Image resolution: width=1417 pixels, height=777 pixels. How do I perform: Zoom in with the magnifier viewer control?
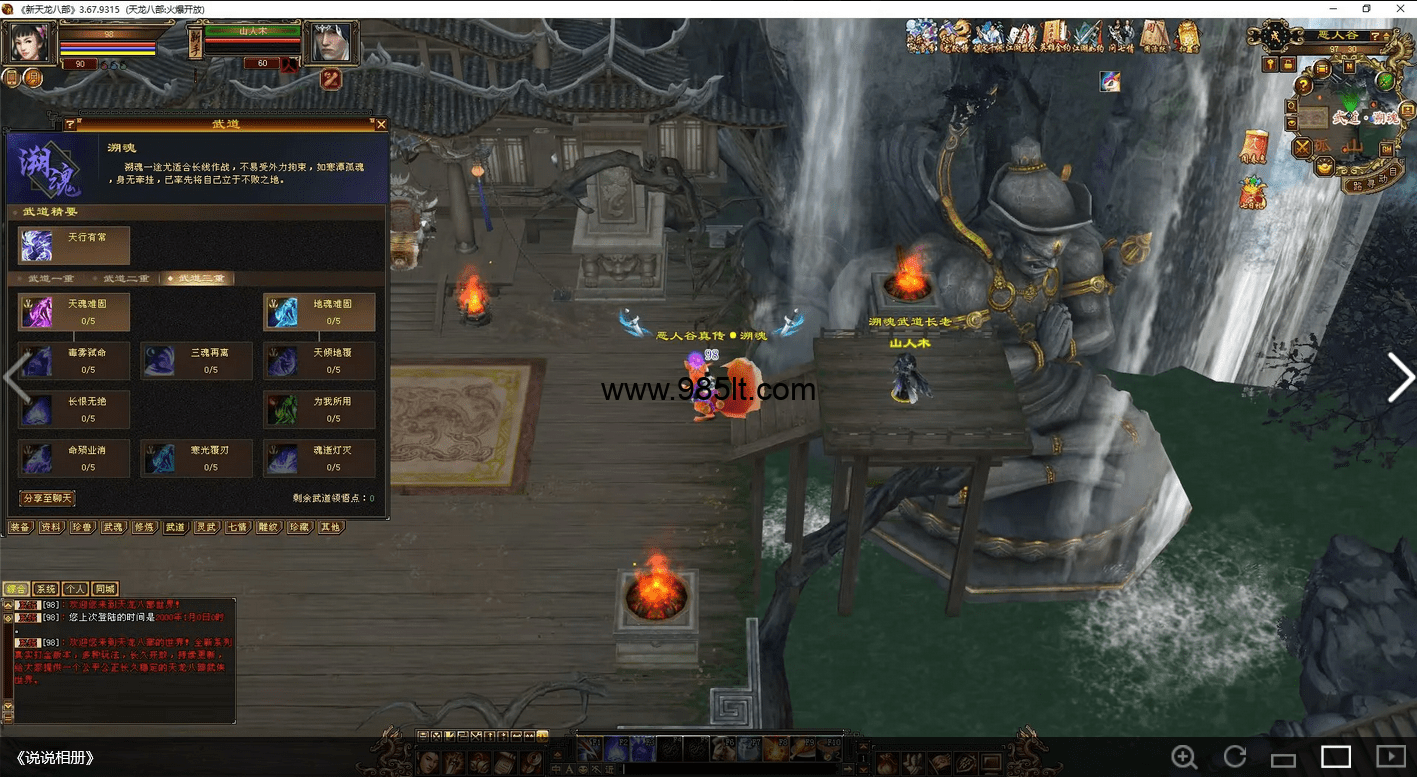(x=1184, y=757)
